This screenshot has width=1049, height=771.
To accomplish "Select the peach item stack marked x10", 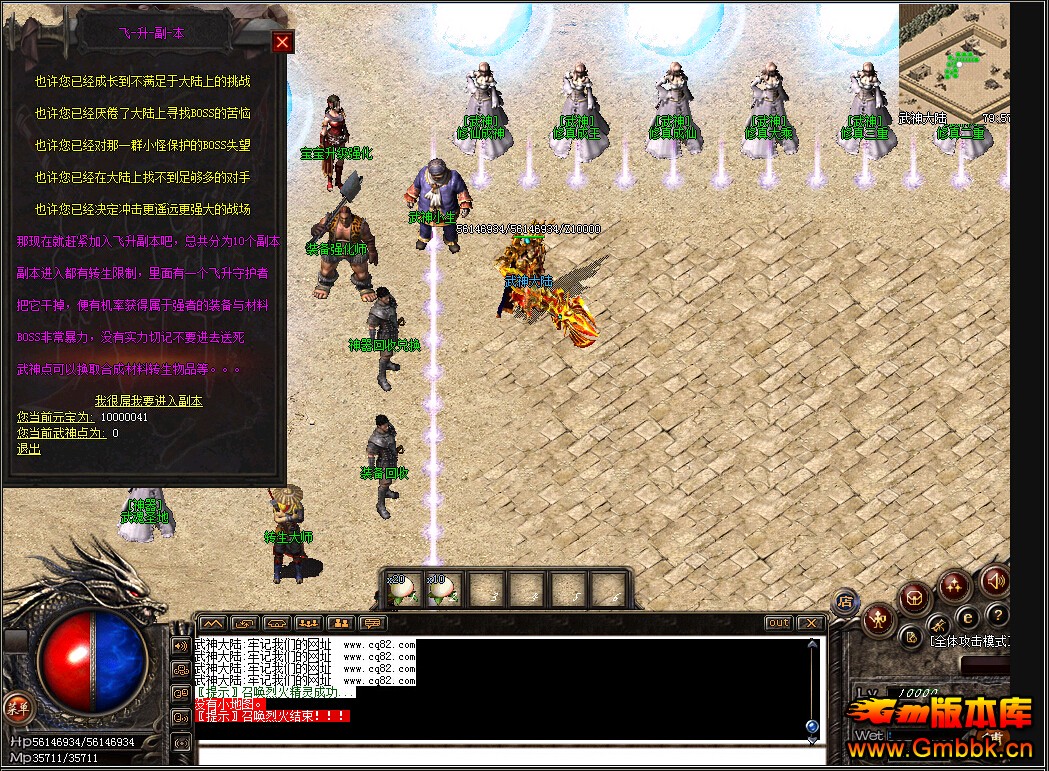I will (442, 590).
